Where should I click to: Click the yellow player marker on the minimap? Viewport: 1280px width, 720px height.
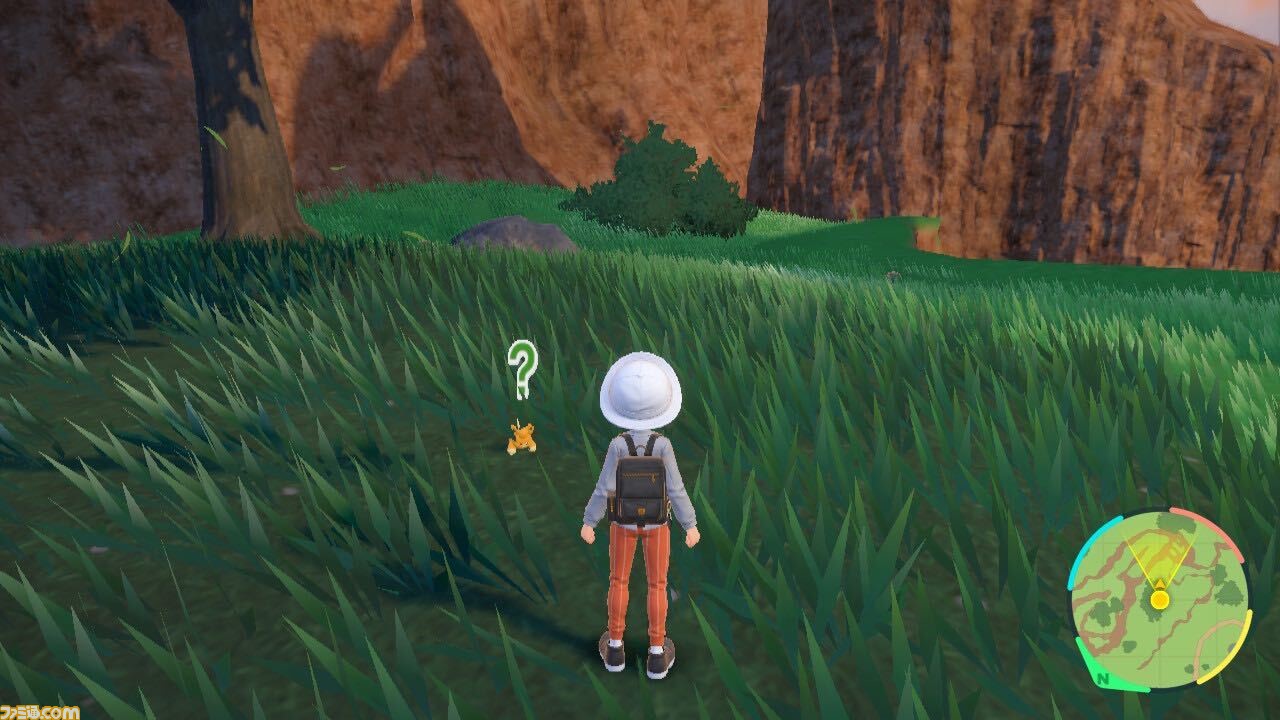pos(1158,599)
